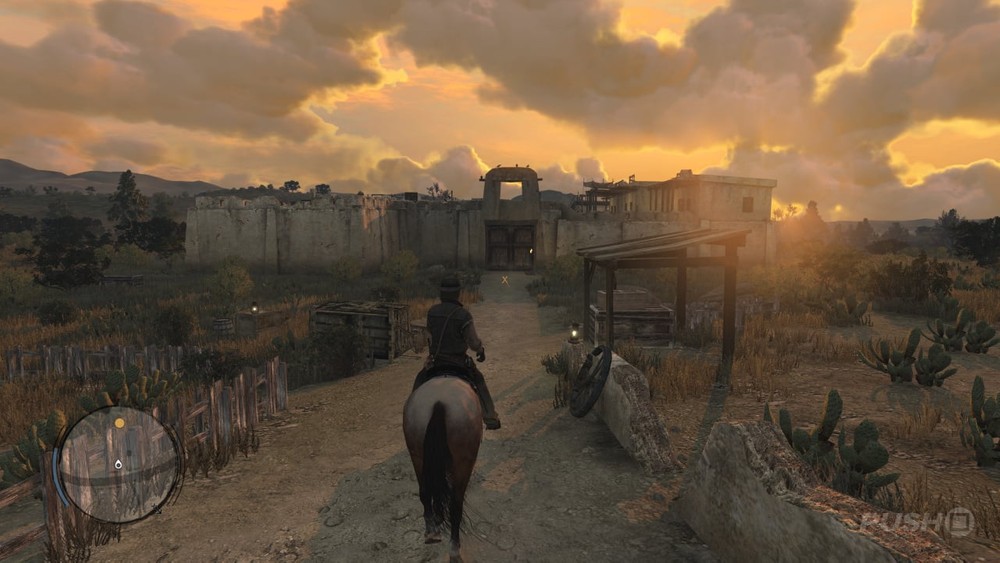Click the yellow X mission marker
Viewport: 1000px width, 563px height.
click(505, 281)
